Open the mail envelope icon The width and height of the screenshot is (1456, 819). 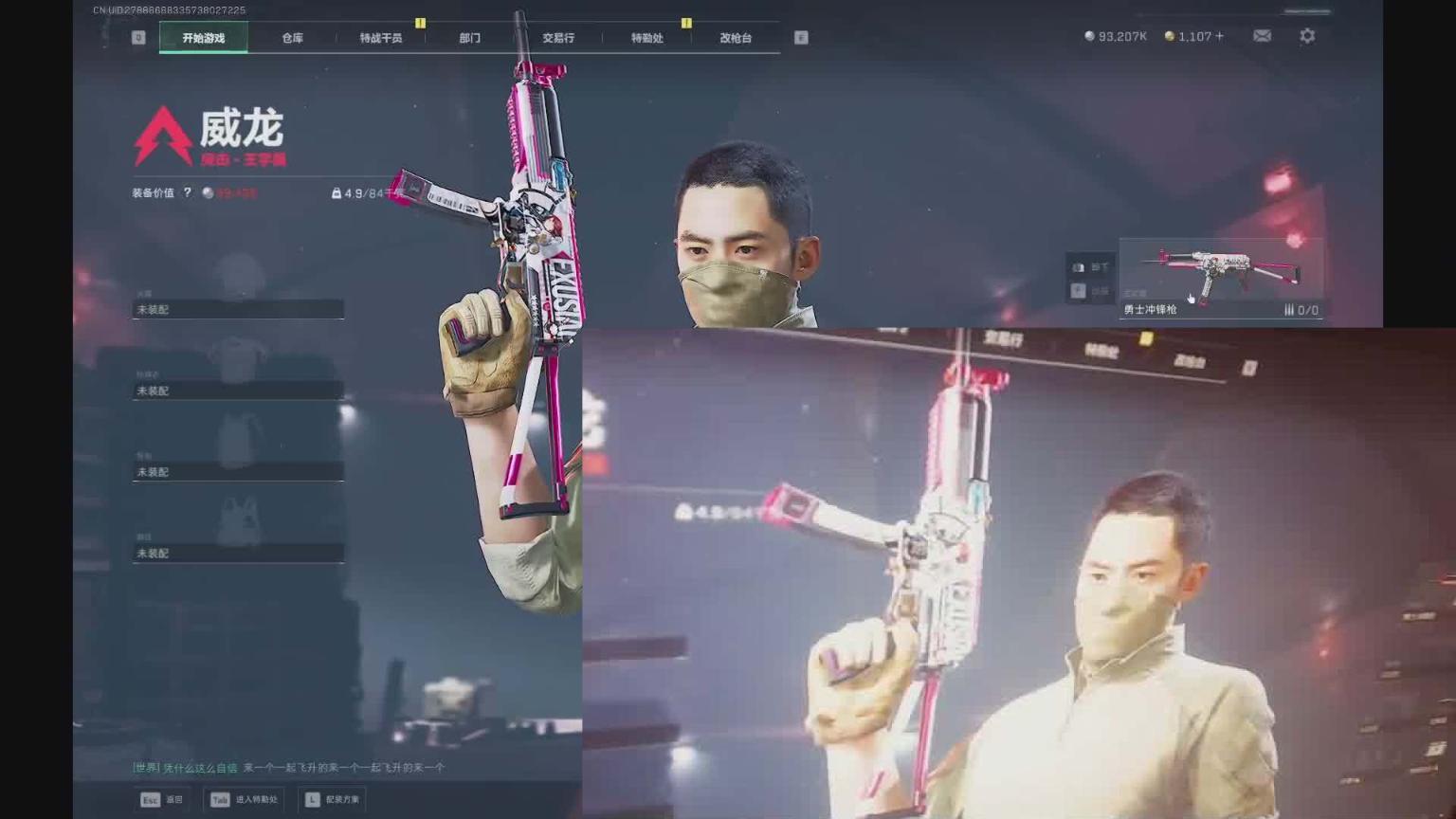1262,36
